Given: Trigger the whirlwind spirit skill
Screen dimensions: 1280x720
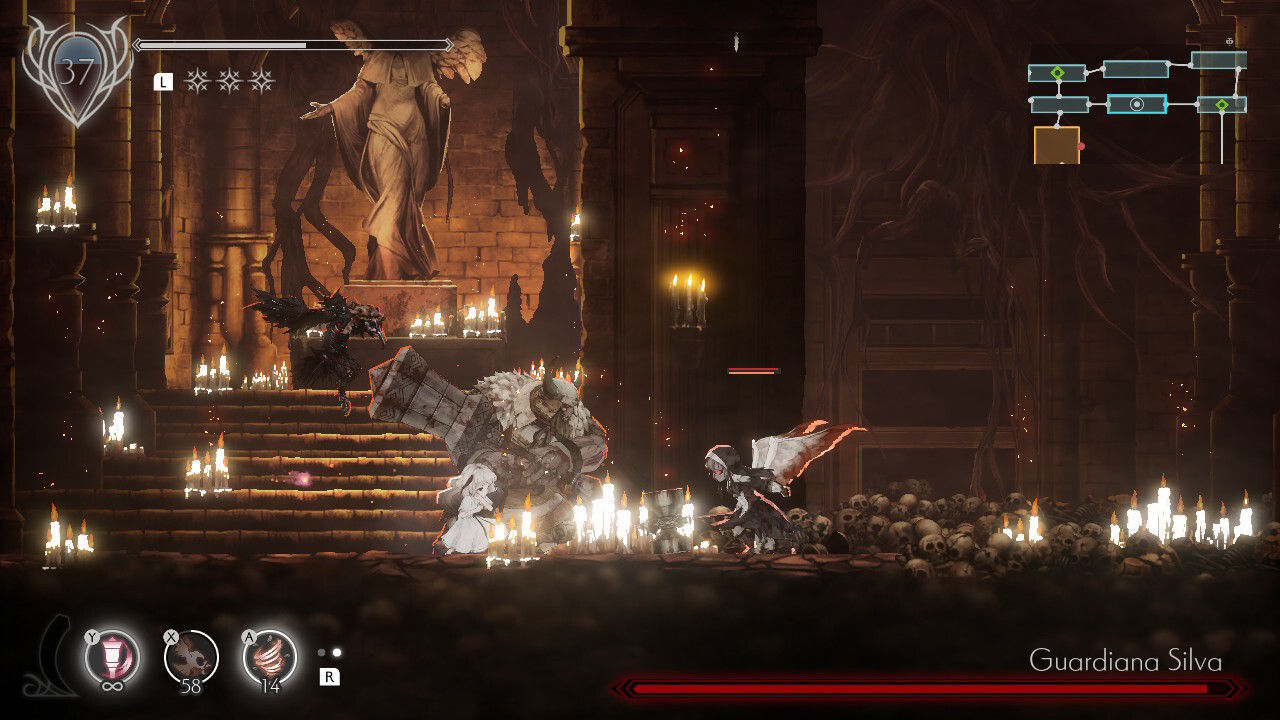Looking at the screenshot, I should pyautogui.click(x=269, y=657).
